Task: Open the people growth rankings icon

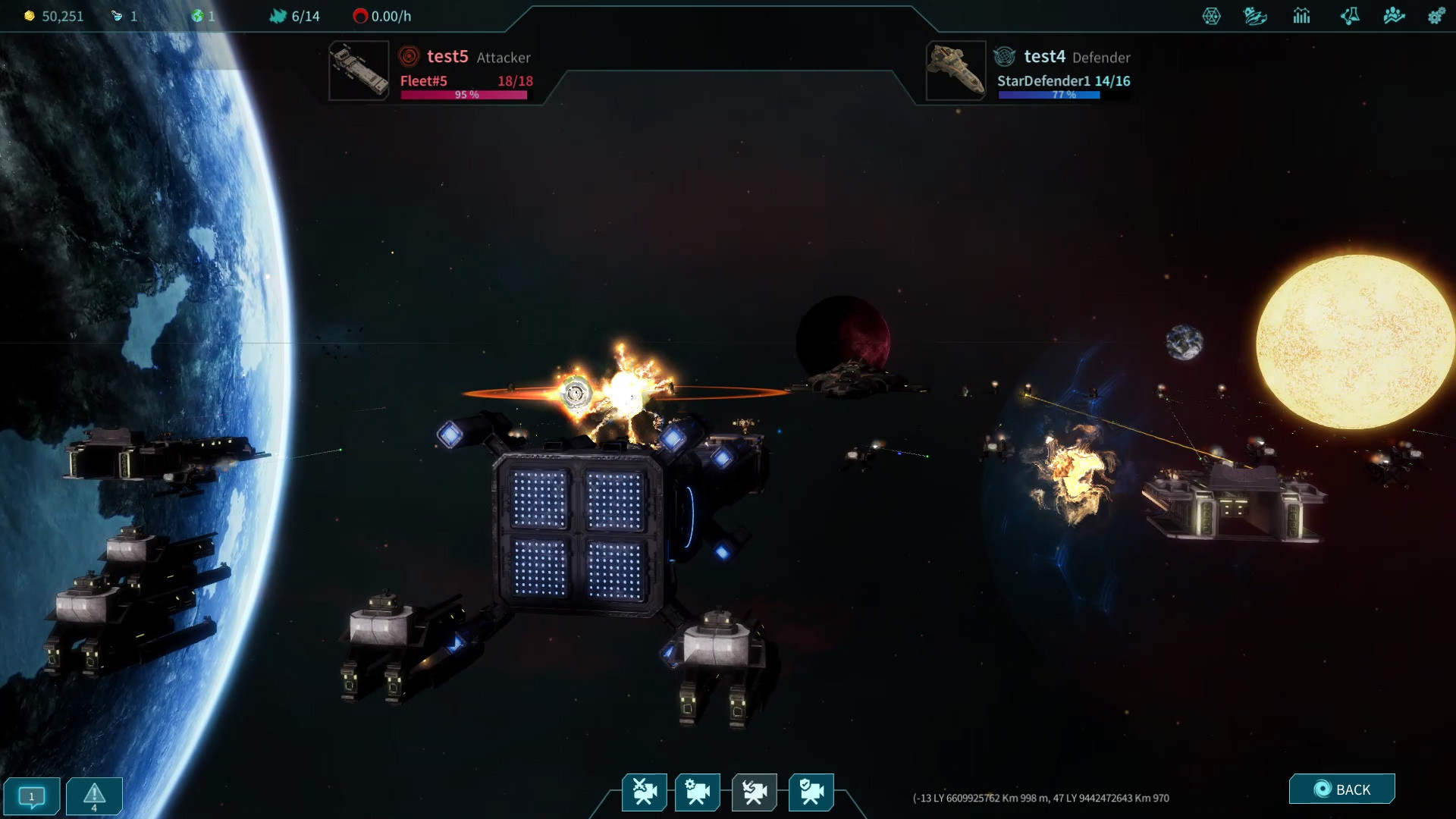Action: pos(1394,16)
